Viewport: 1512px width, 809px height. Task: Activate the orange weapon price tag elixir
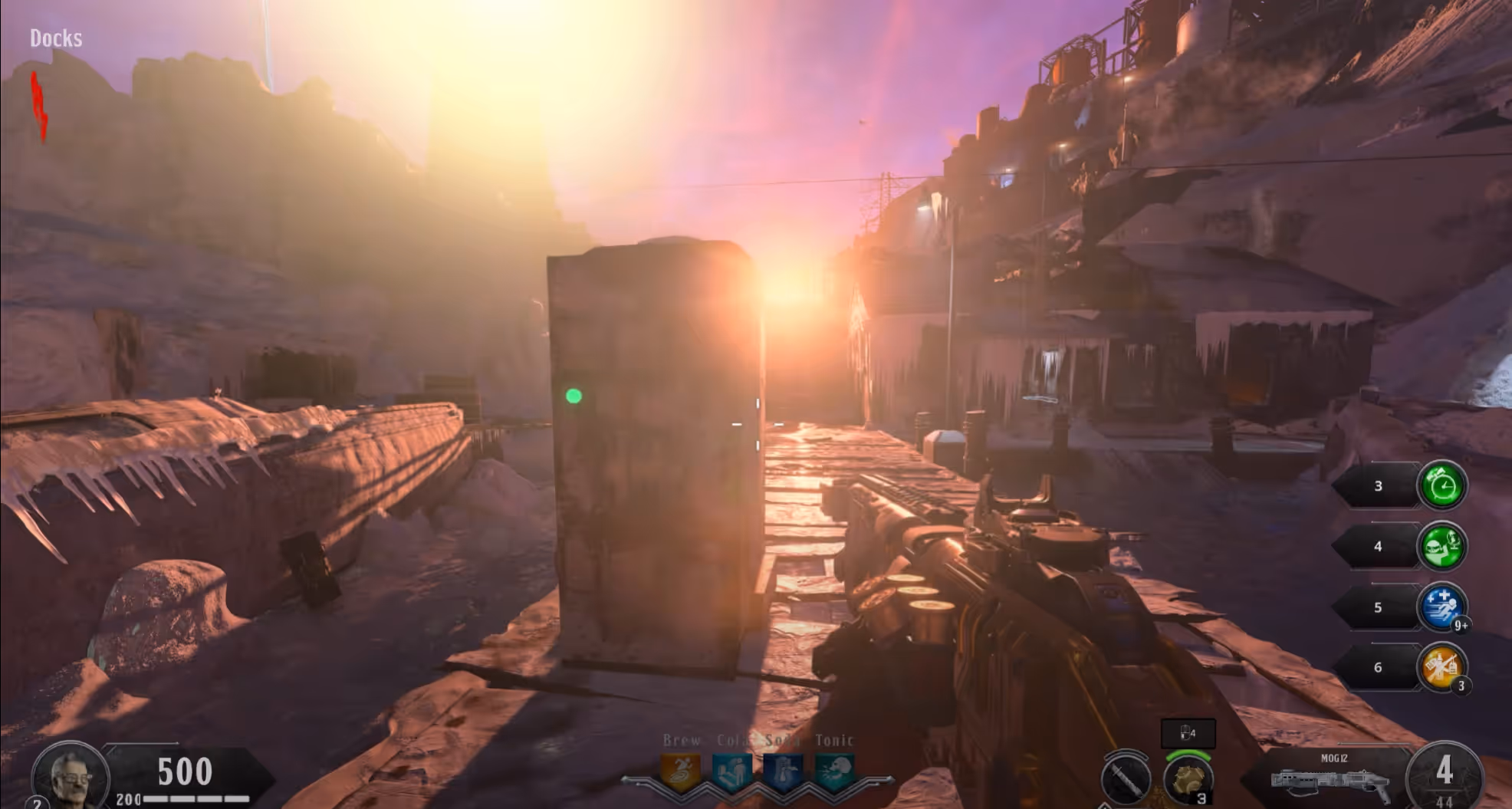(1441, 667)
